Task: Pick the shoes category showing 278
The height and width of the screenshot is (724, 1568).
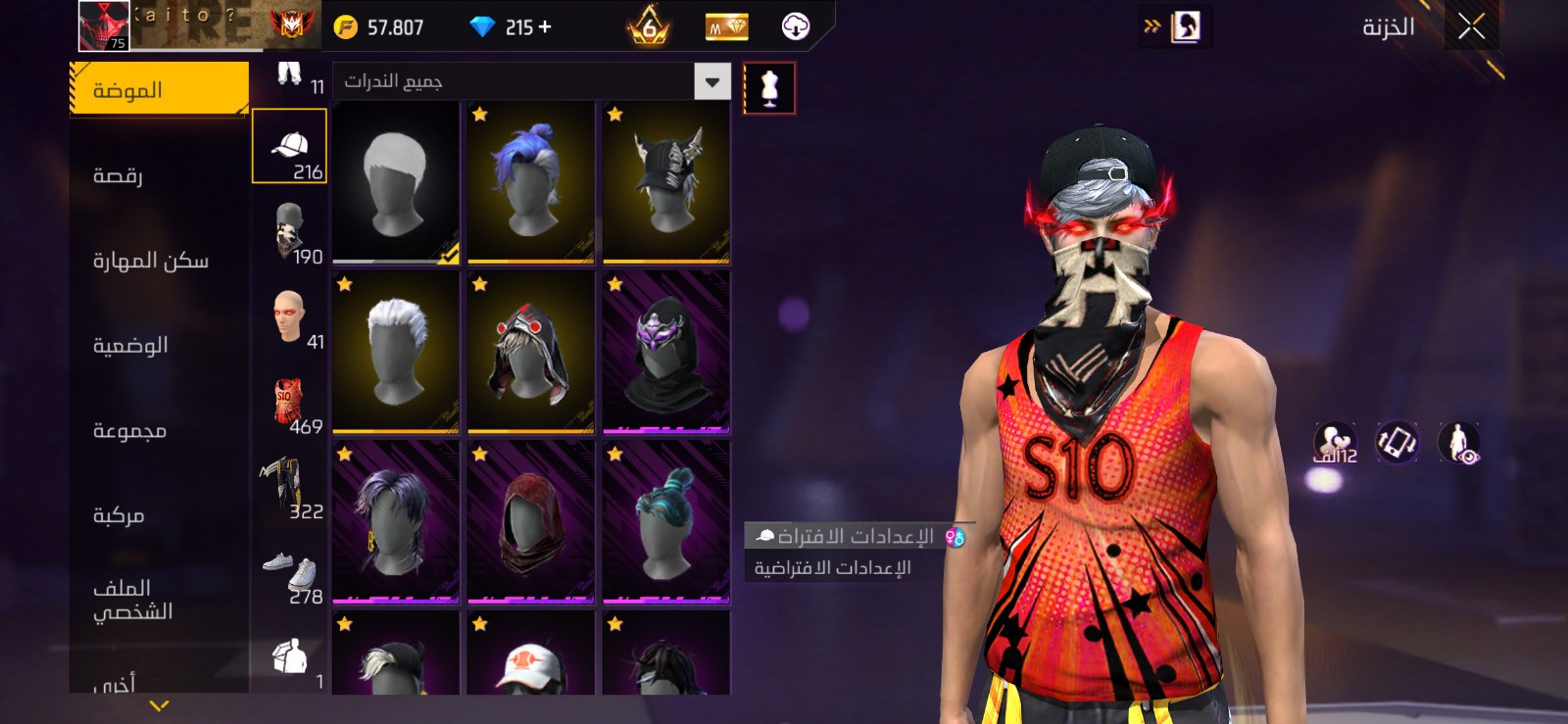Action: (290, 573)
